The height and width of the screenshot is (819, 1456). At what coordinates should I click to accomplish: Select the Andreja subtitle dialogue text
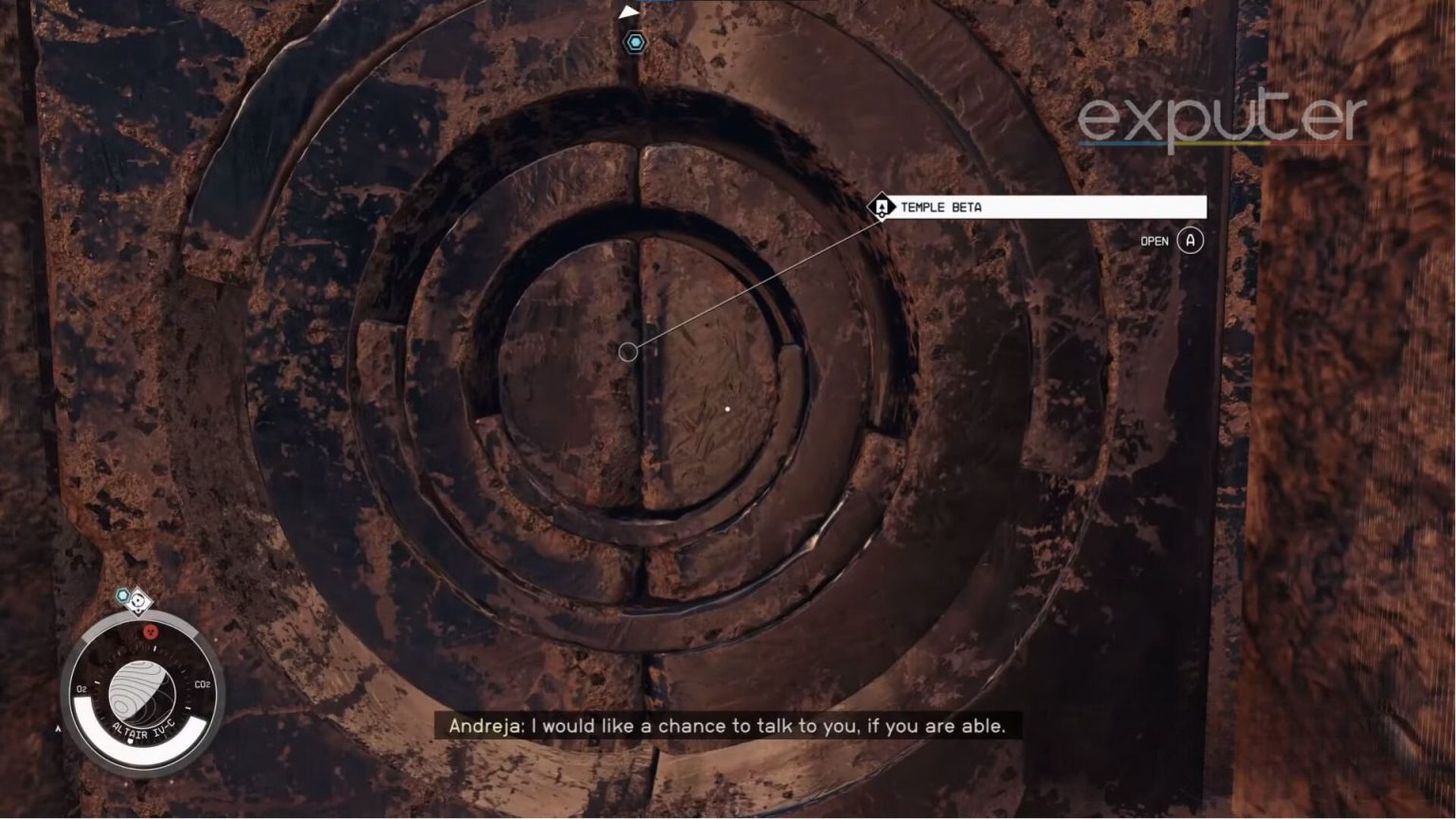pyautogui.click(x=727, y=726)
